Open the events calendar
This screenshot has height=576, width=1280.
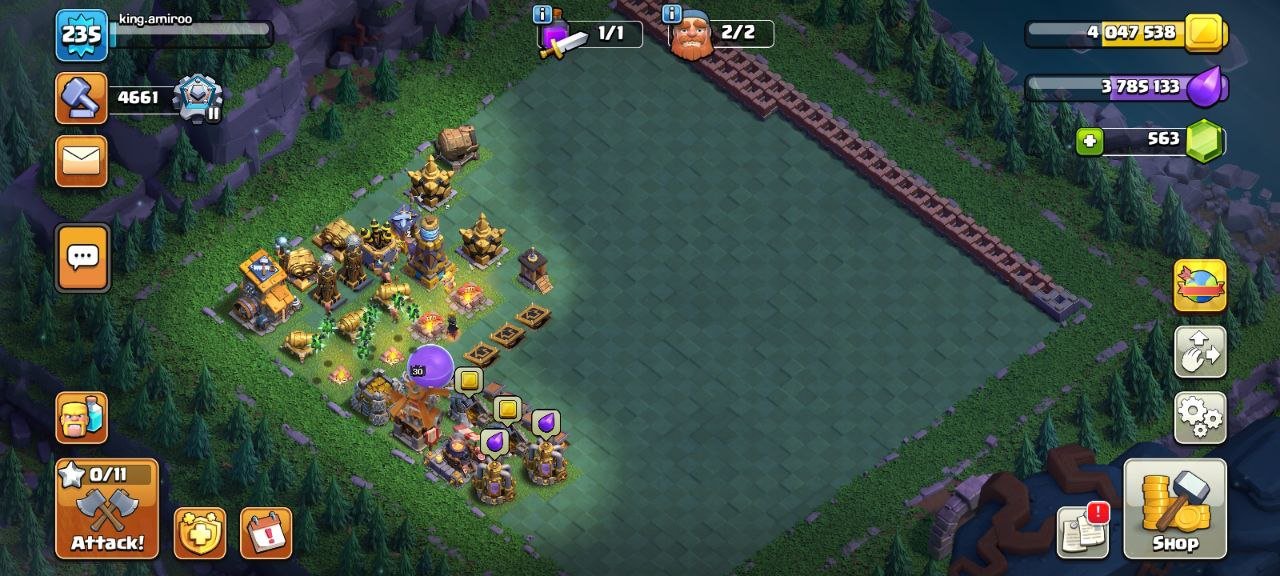(x=266, y=533)
